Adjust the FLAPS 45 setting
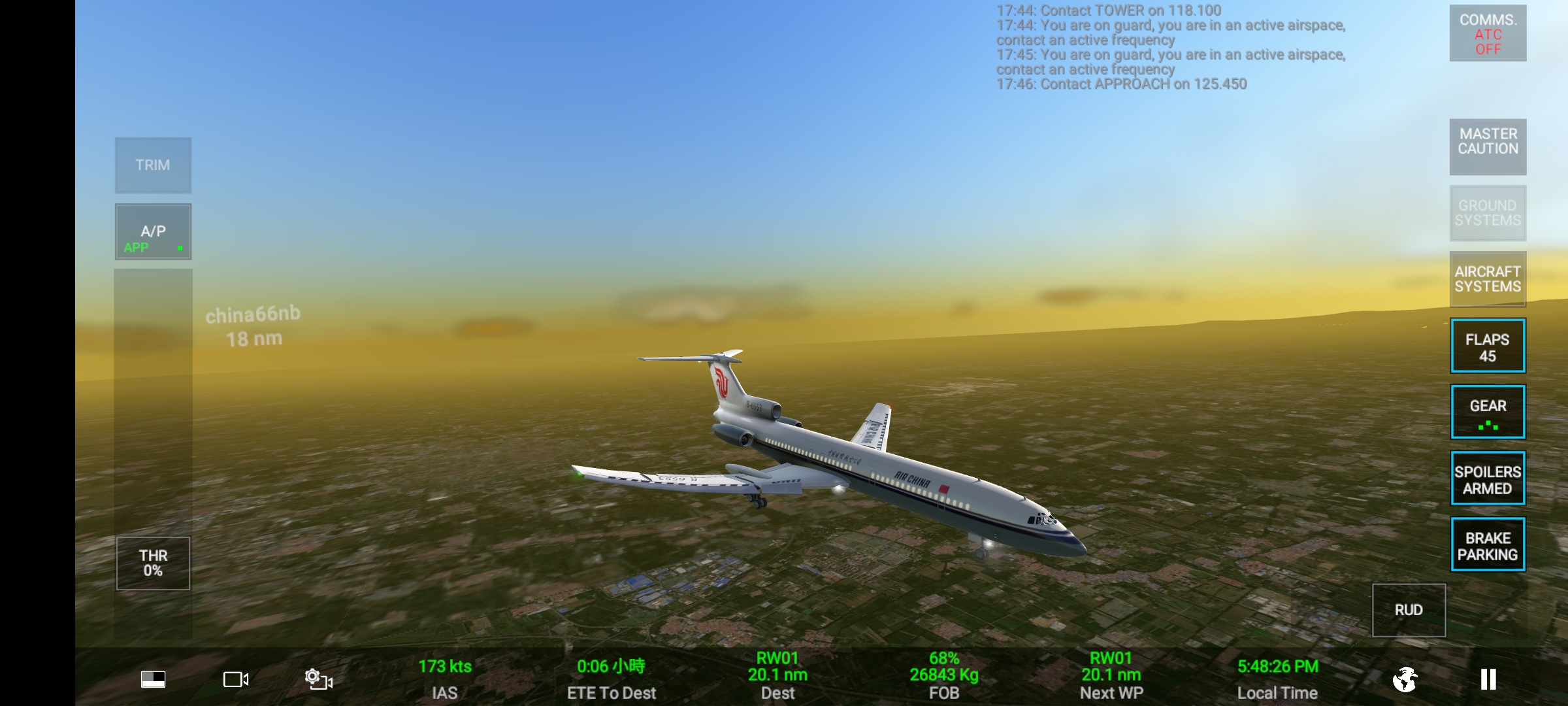Viewport: 1568px width, 706px height. pyautogui.click(x=1488, y=346)
